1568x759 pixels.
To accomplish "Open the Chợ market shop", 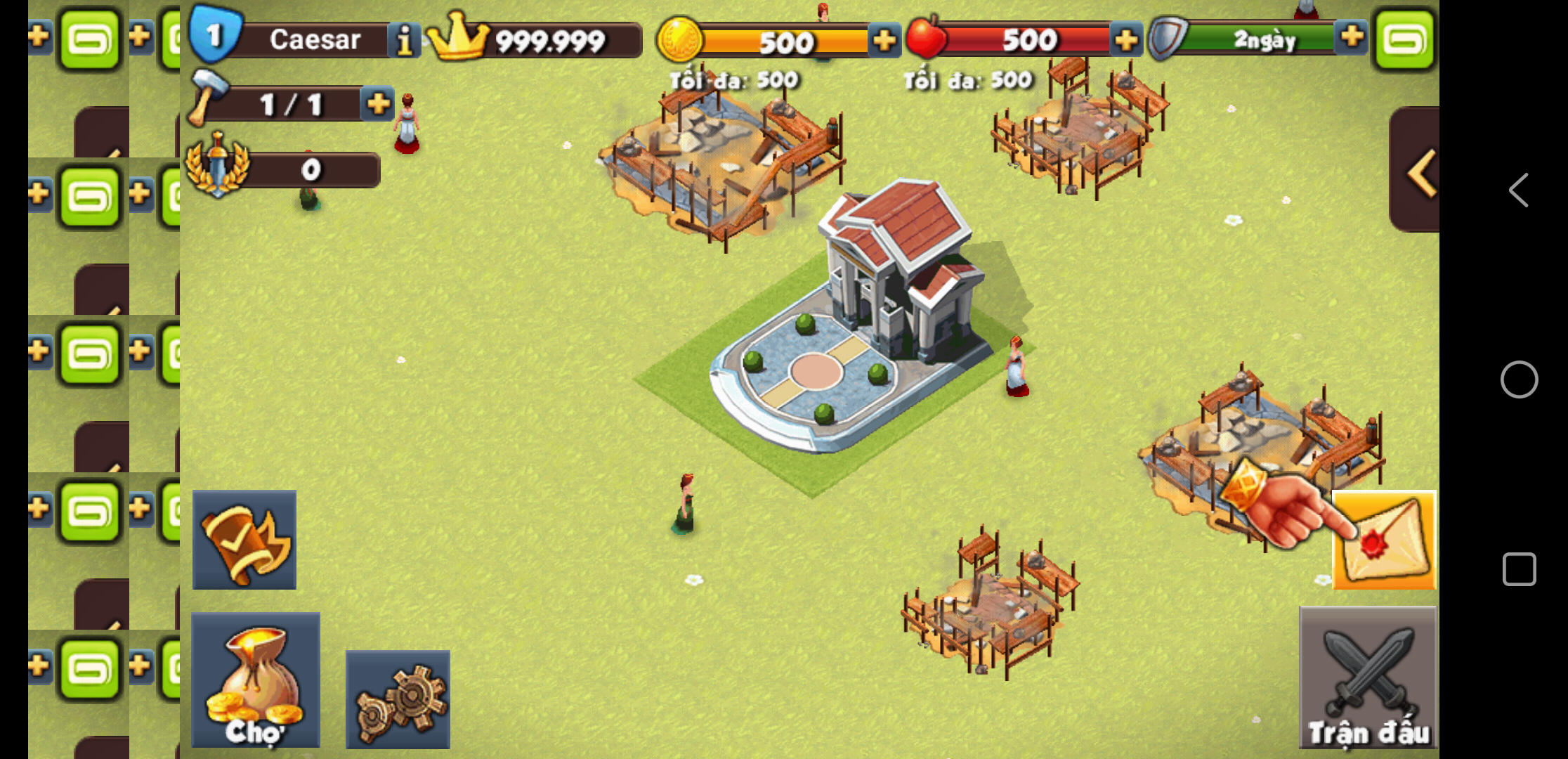I will point(256,680).
